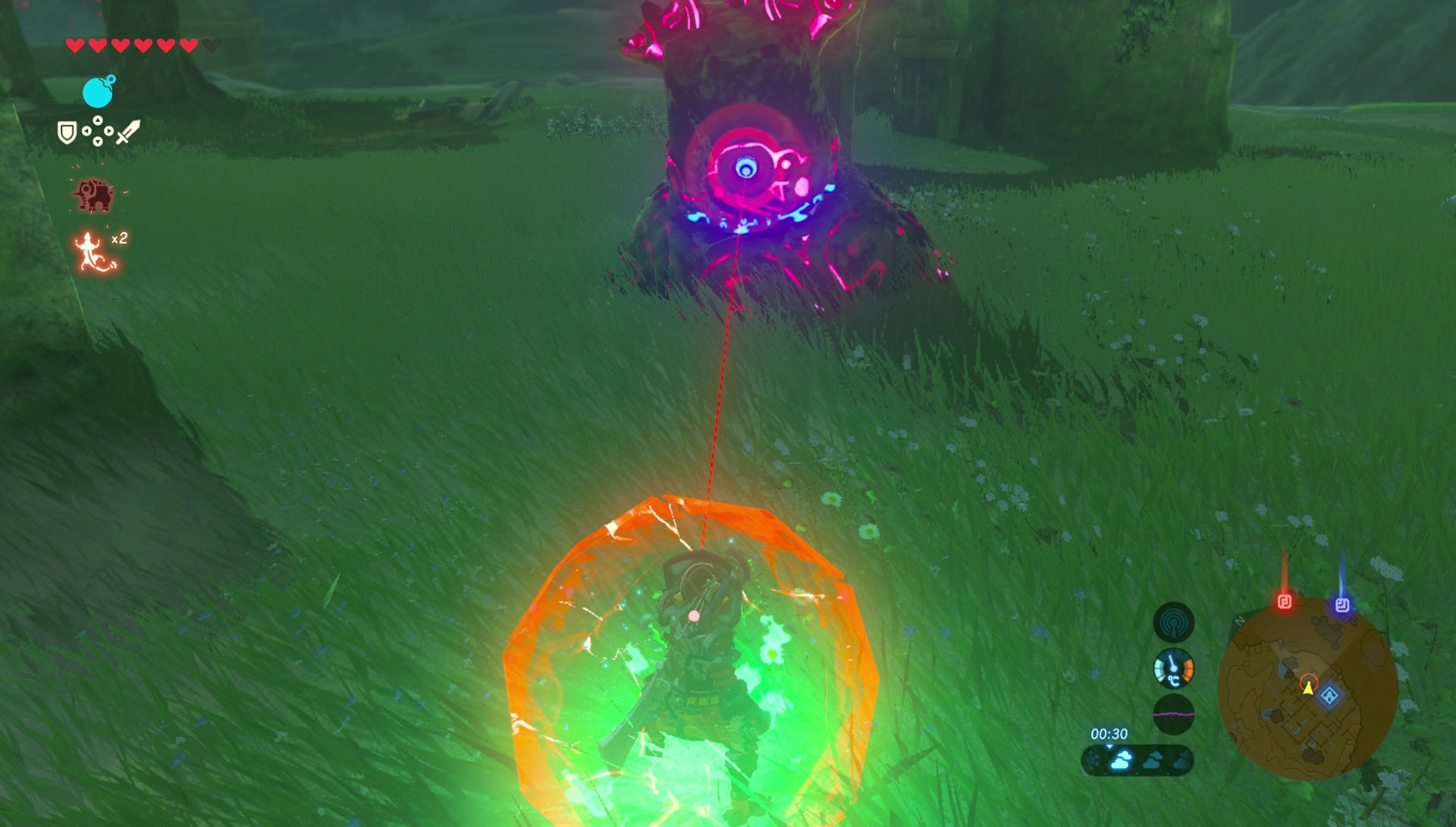Click the purple noise meter circle

tap(1174, 715)
